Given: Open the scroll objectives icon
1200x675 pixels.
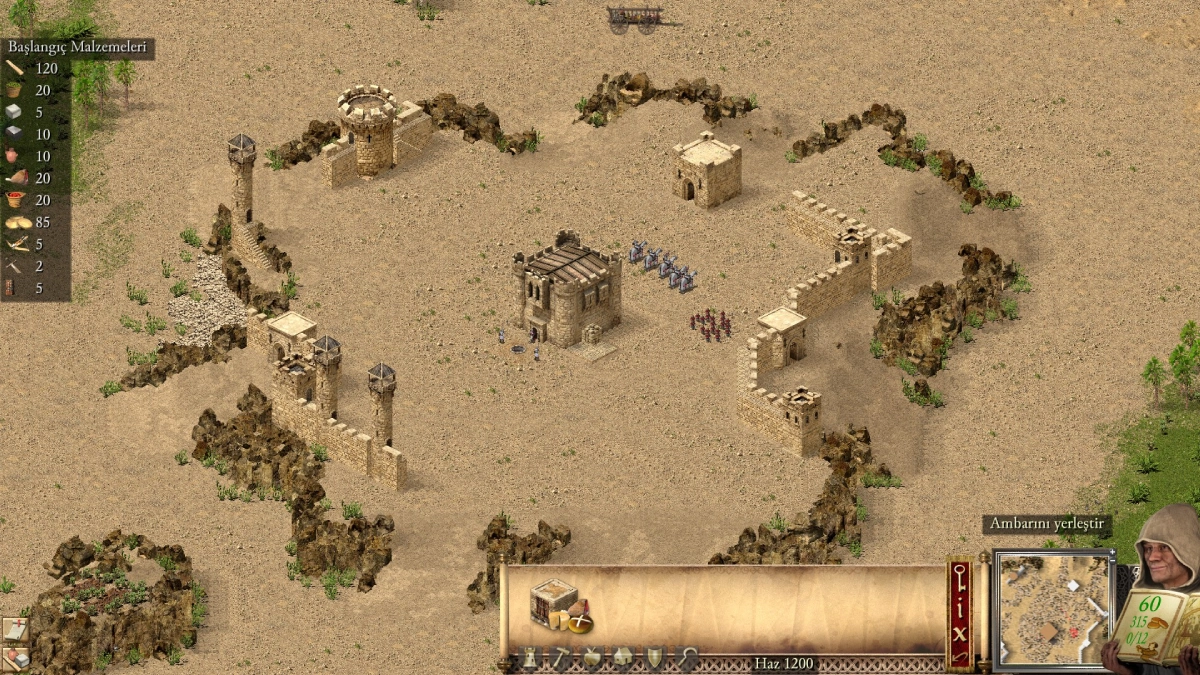Looking at the screenshot, I should [x=15, y=629].
